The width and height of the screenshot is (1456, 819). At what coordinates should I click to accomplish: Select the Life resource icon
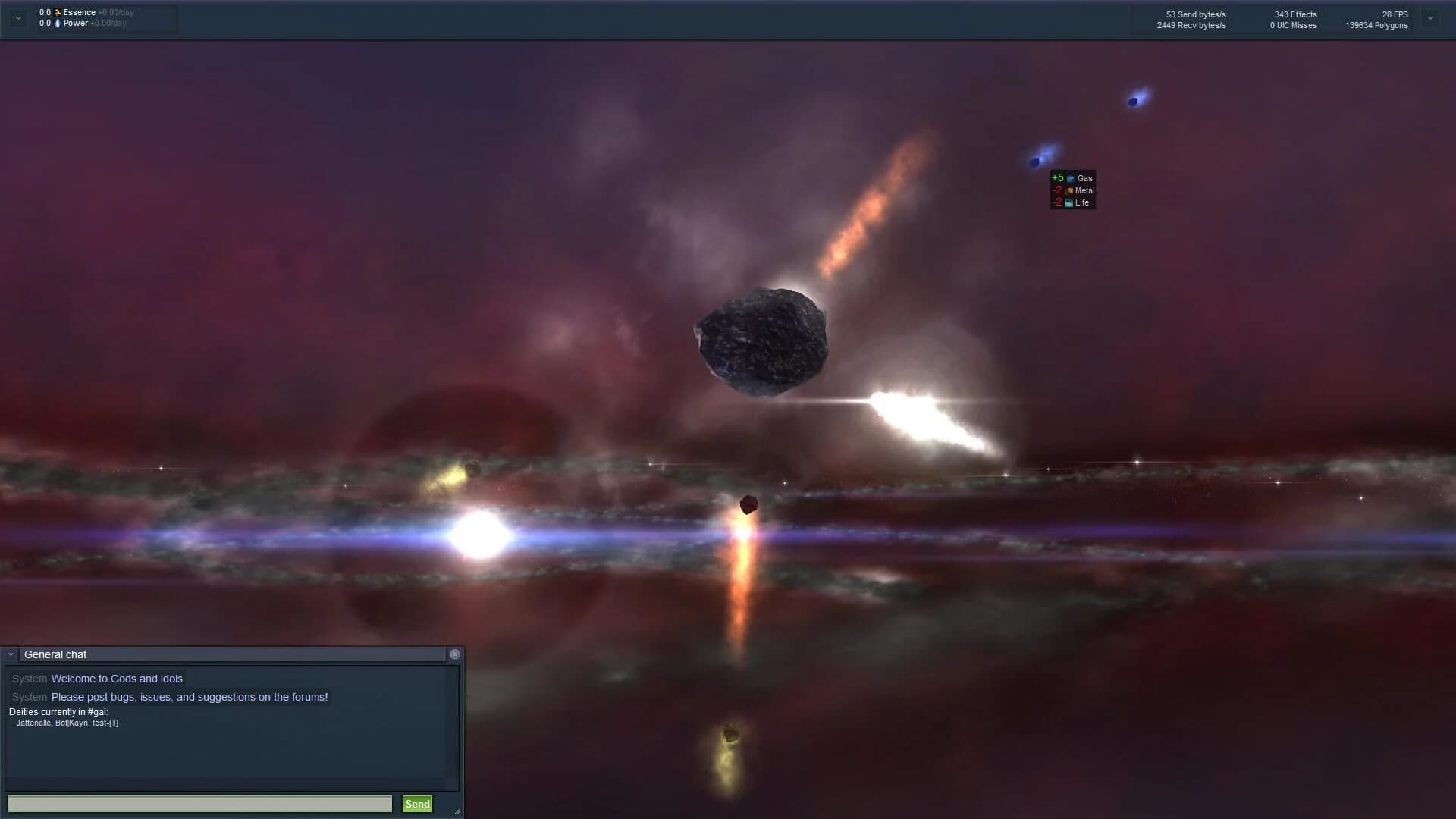[x=1071, y=202]
